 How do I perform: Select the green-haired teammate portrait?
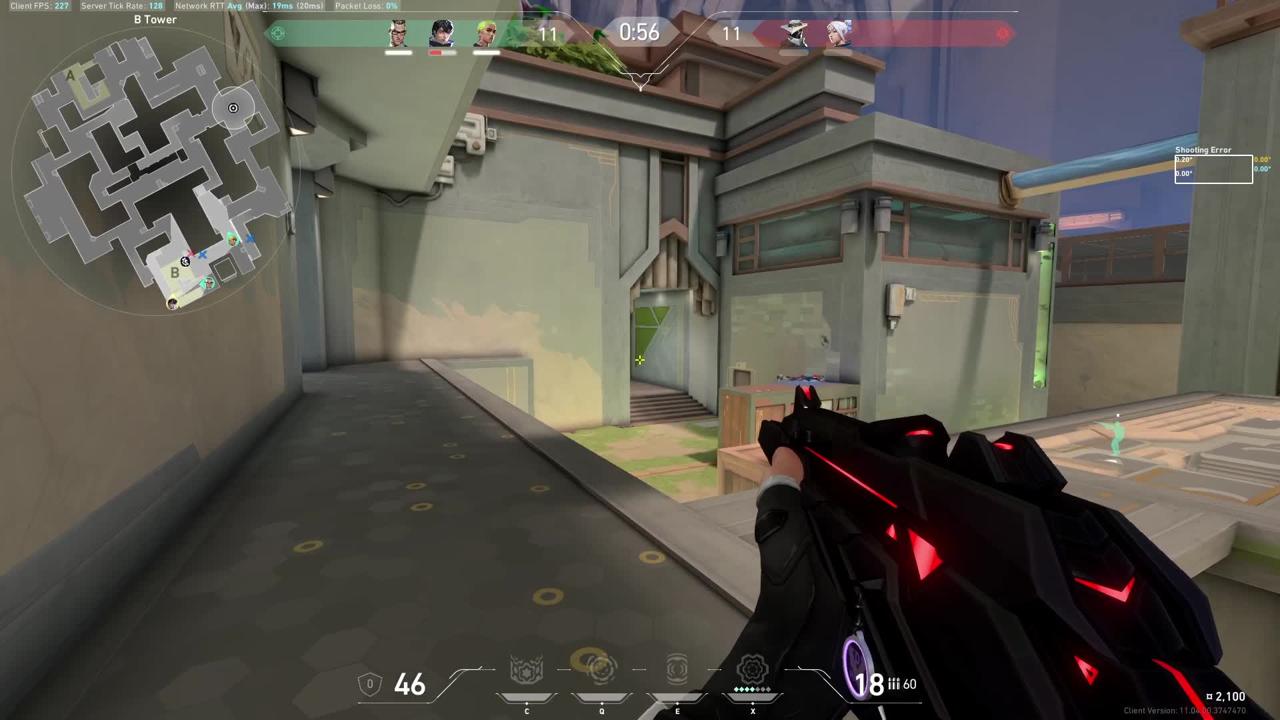(486, 34)
